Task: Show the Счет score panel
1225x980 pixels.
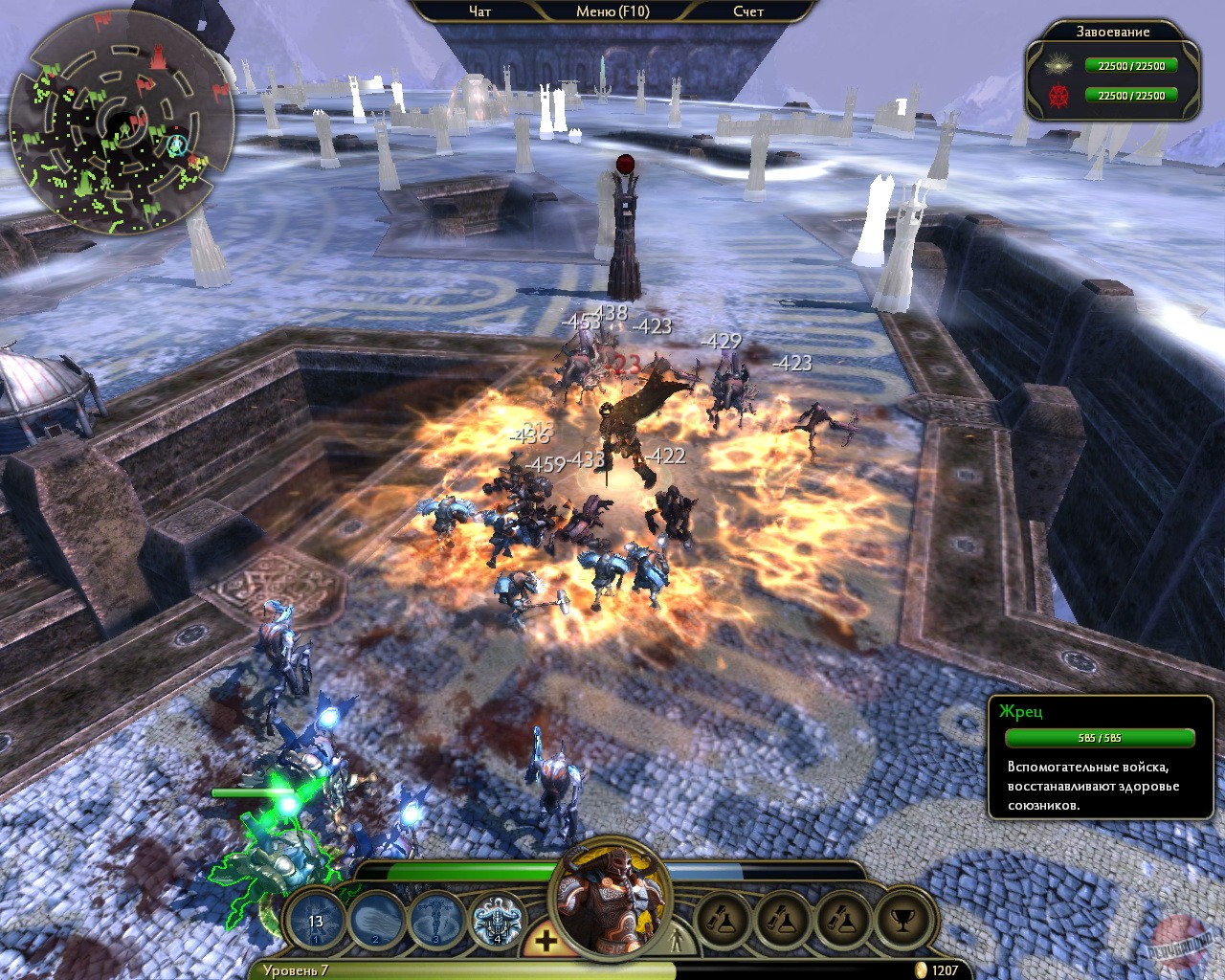Action: tap(748, 11)
